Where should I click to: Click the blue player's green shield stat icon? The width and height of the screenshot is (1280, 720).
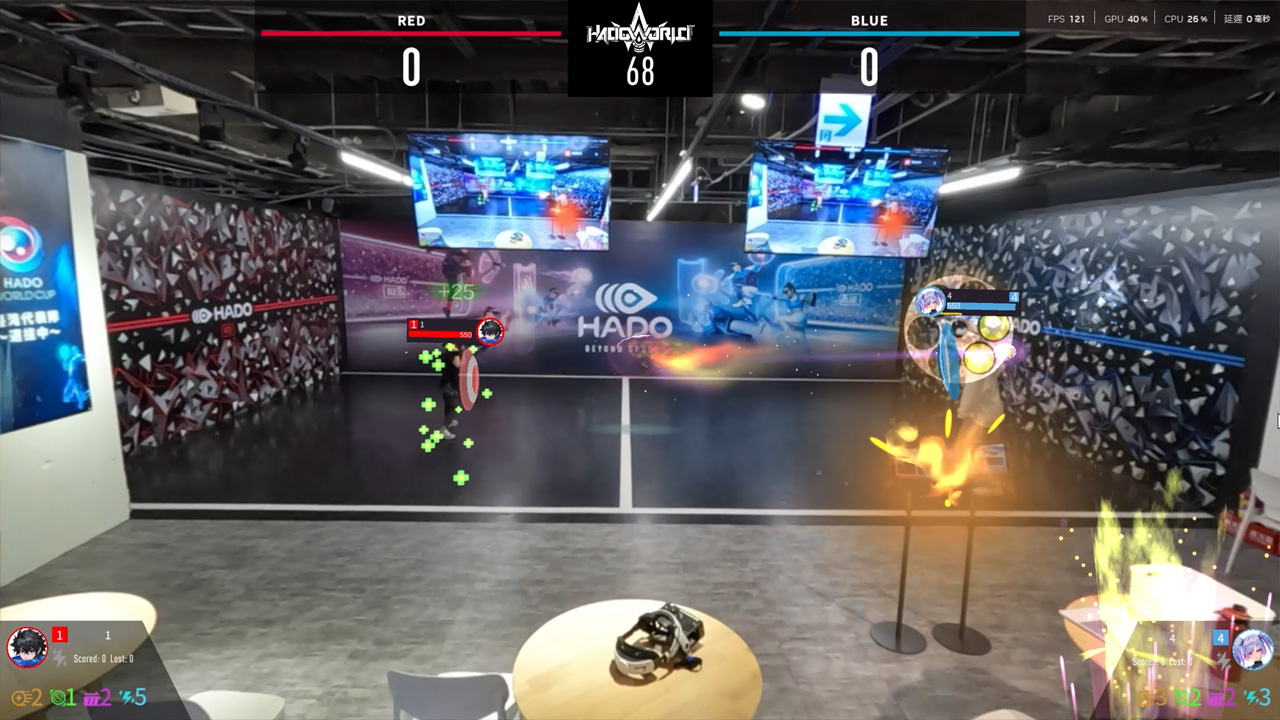pos(1182,697)
